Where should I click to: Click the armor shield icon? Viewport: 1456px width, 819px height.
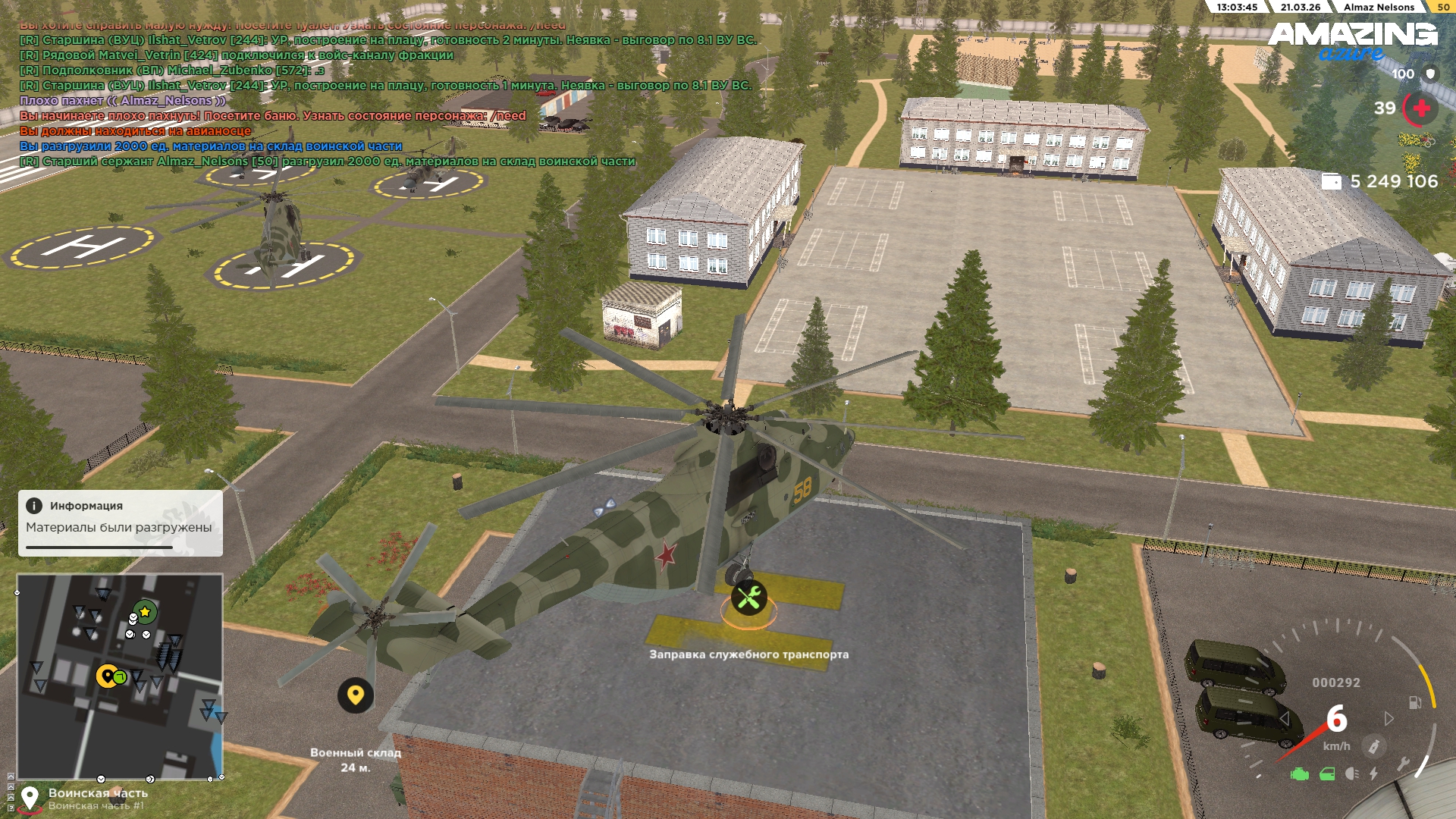[x=1430, y=74]
